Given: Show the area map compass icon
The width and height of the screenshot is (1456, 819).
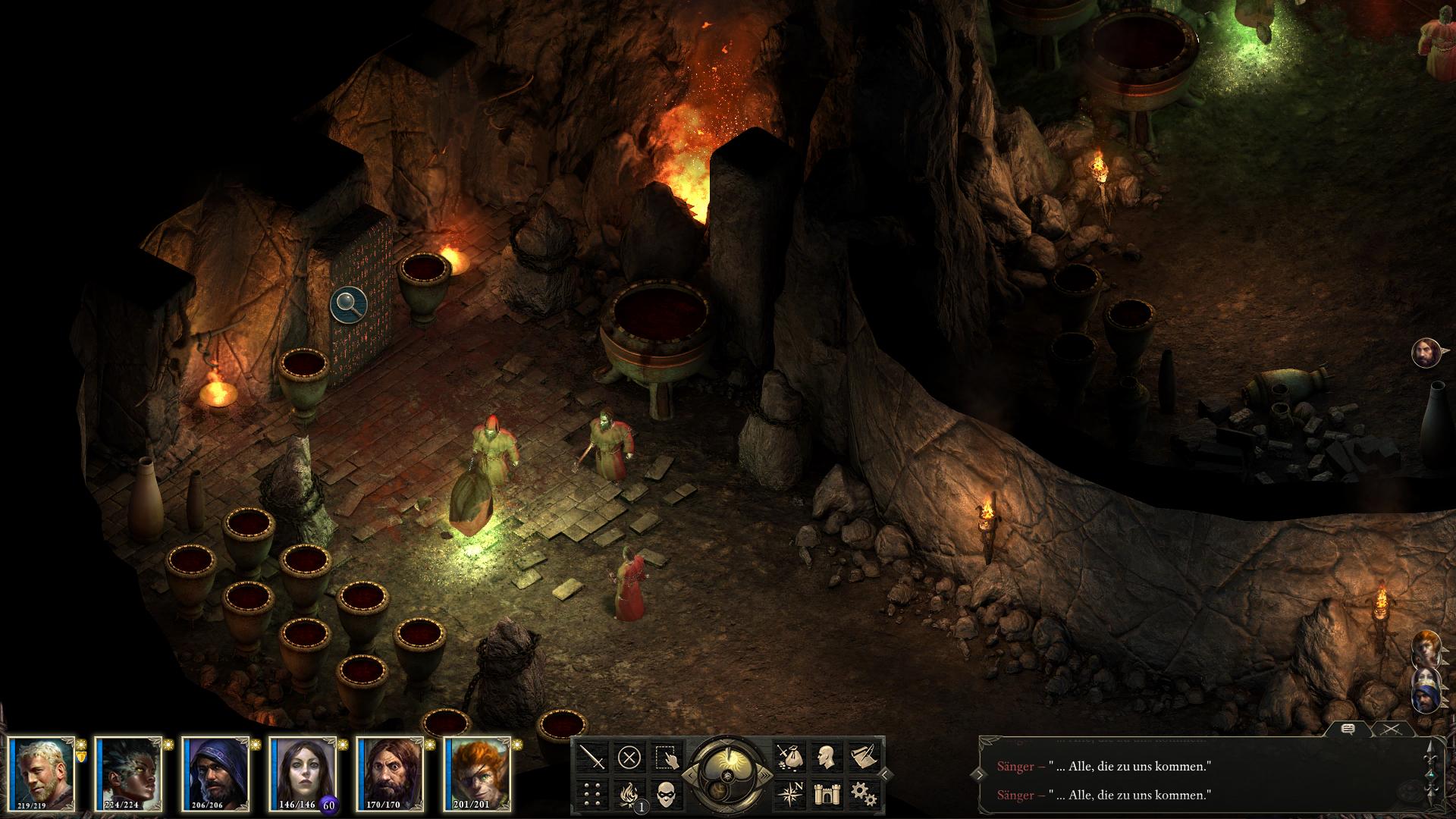Looking at the screenshot, I should pos(789,793).
